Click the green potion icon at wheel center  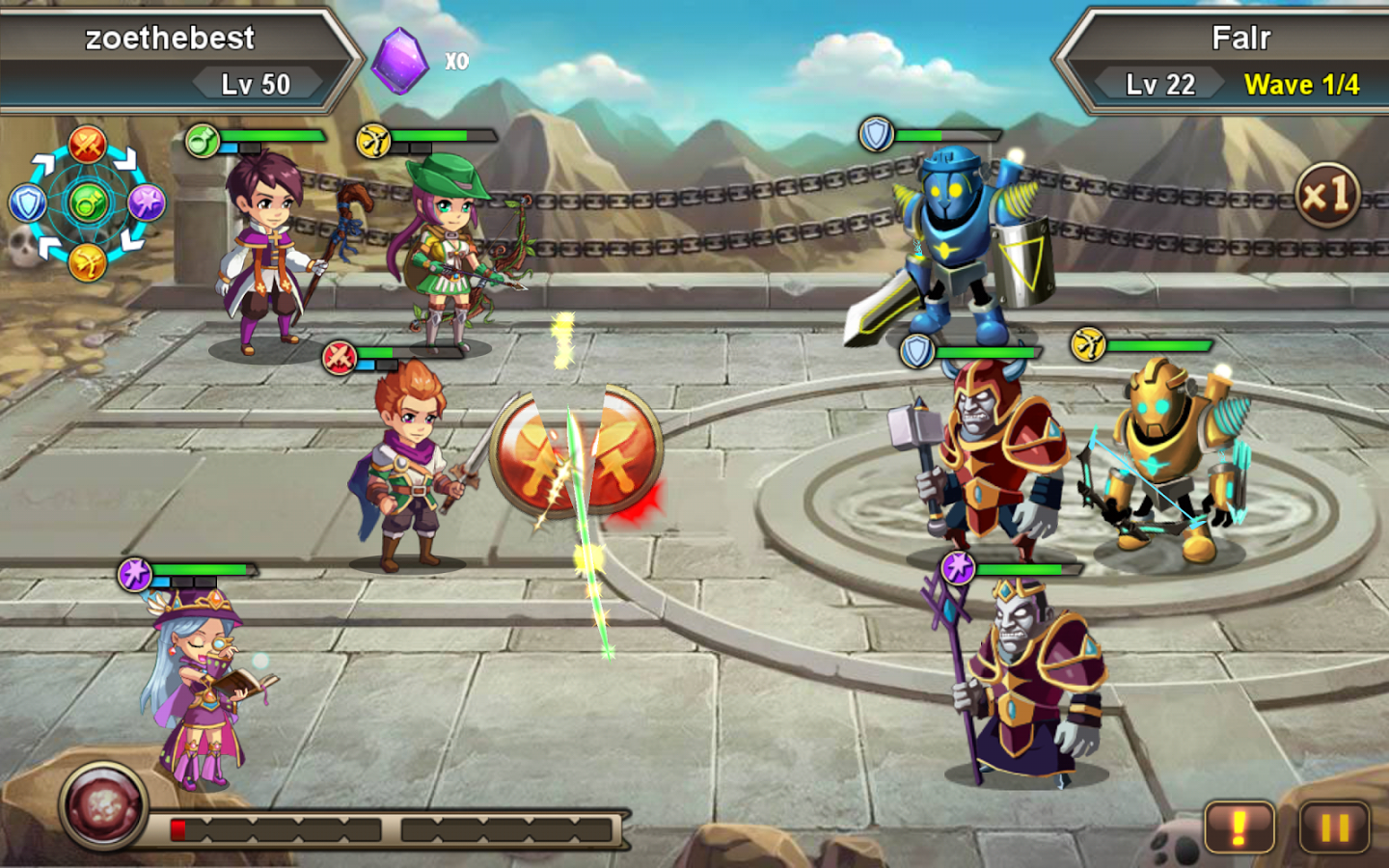89,200
